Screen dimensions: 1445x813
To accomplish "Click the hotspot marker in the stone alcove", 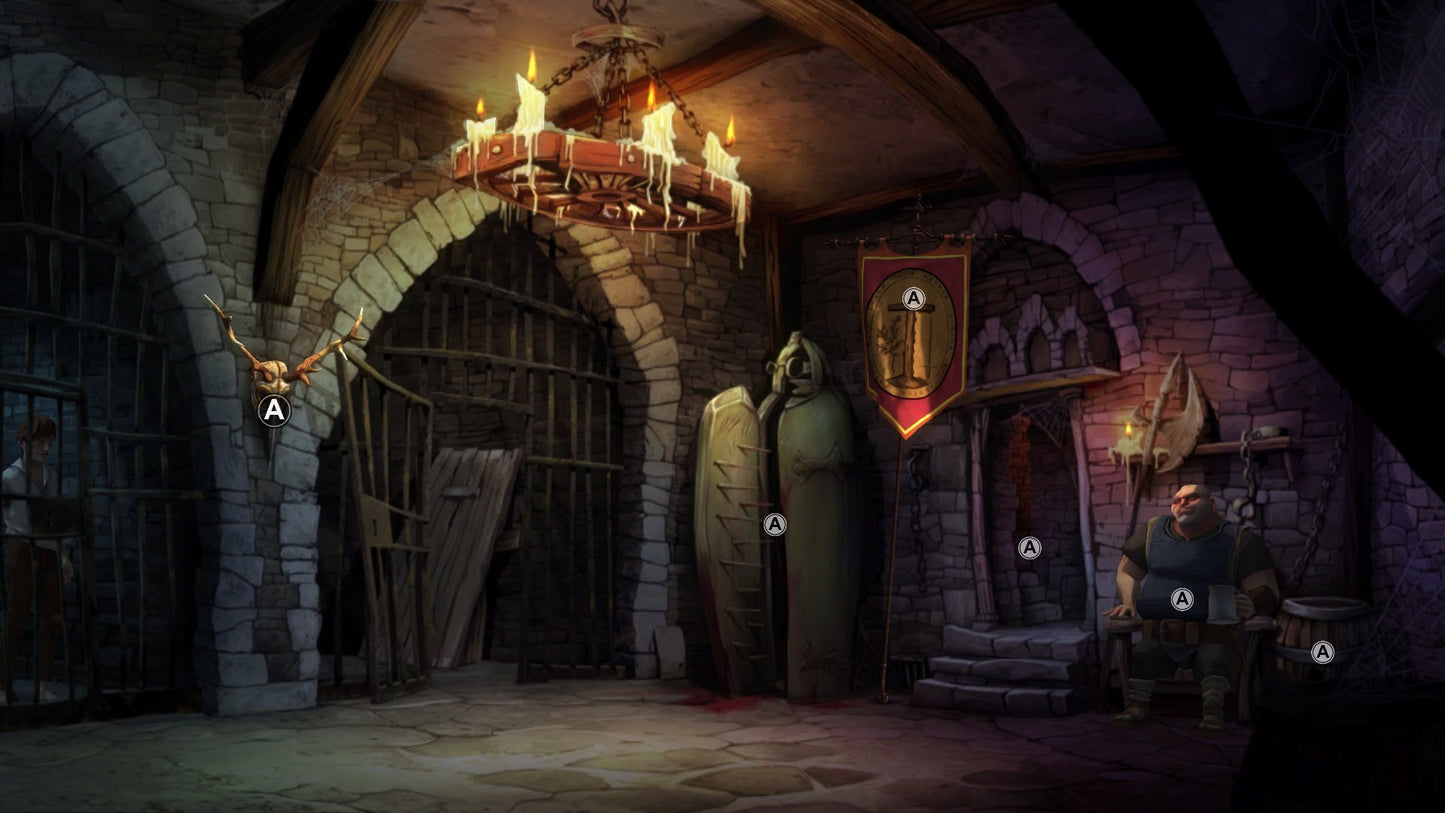I will [x=1029, y=547].
